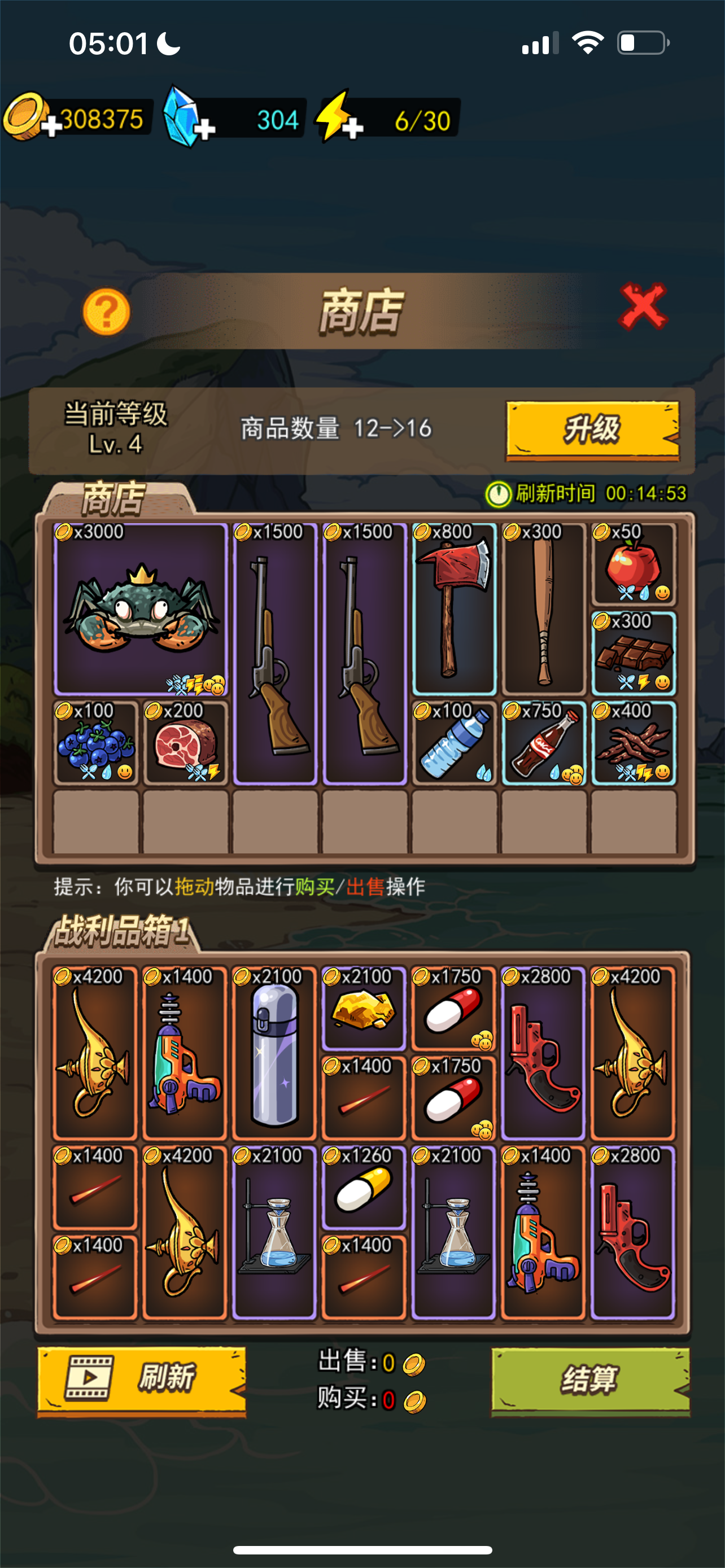Select the silver thermos priced 2100 coins
The width and height of the screenshot is (725, 1568).
pyautogui.click(x=274, y=1059)
